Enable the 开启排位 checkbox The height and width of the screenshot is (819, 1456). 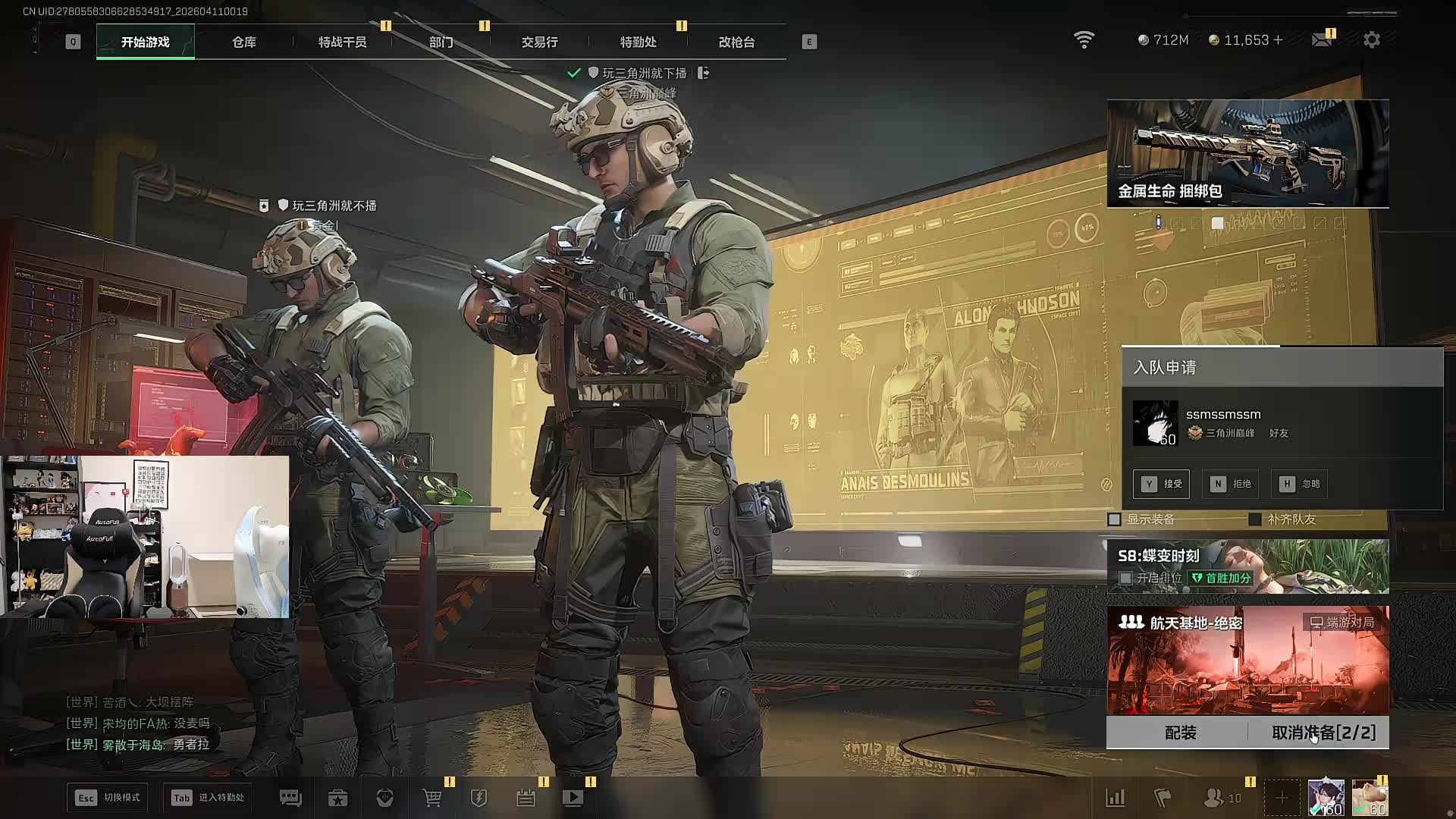tap(1126, 578)
